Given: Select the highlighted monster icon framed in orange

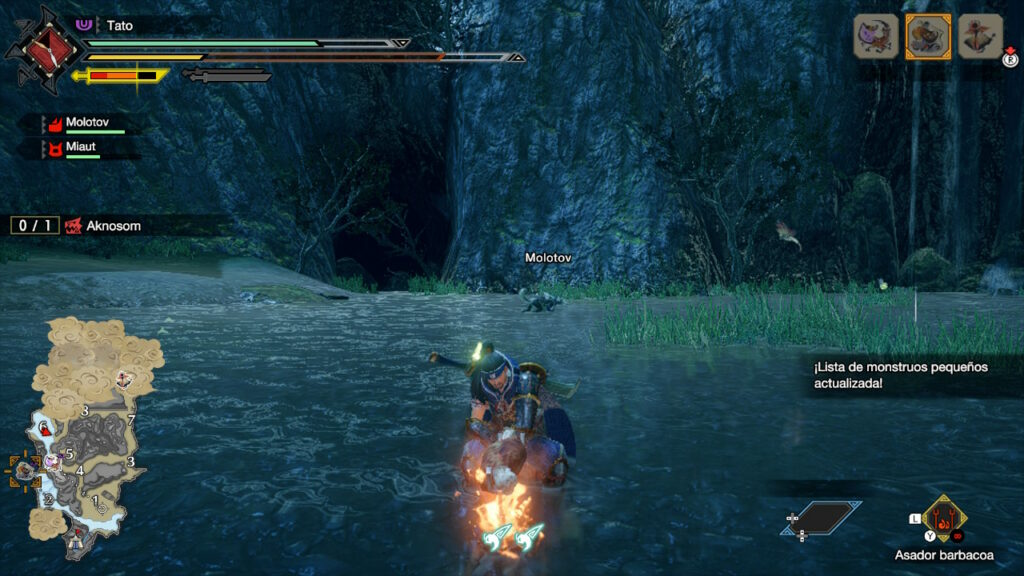Looking at the screenshot, I should pos(928,36).
